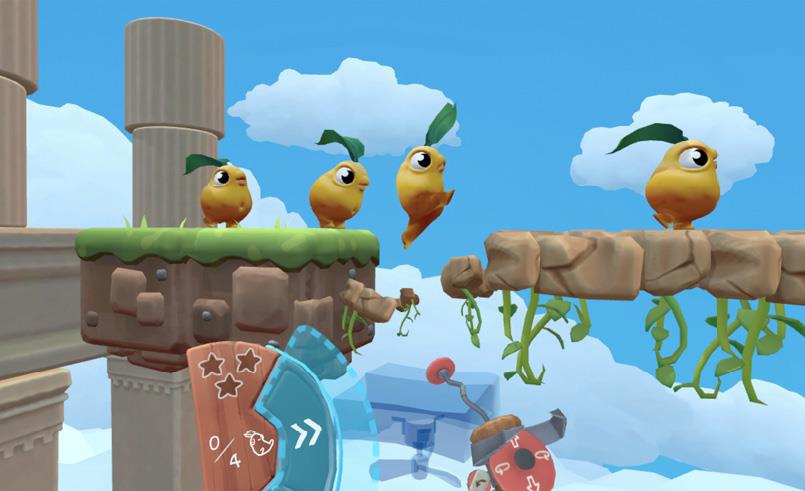The width and height of the screenshot is (805, 491).
Task: Activate the fast-forward double-arrow button
Action: click(x=306, y=432)
